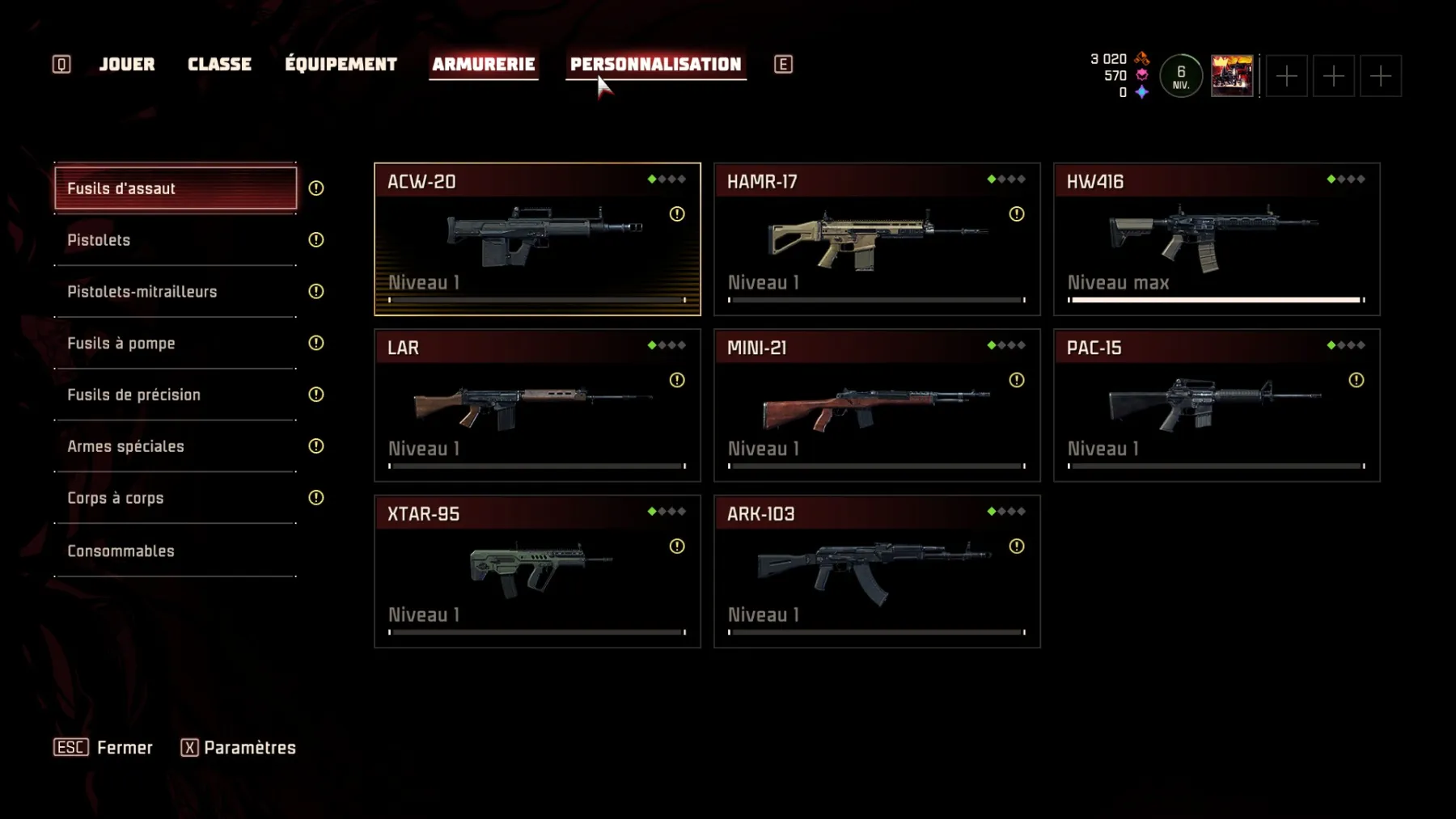View the Fusils de précision category
1456x819 pixels.
pyautogui.click(x=176, y=395)
